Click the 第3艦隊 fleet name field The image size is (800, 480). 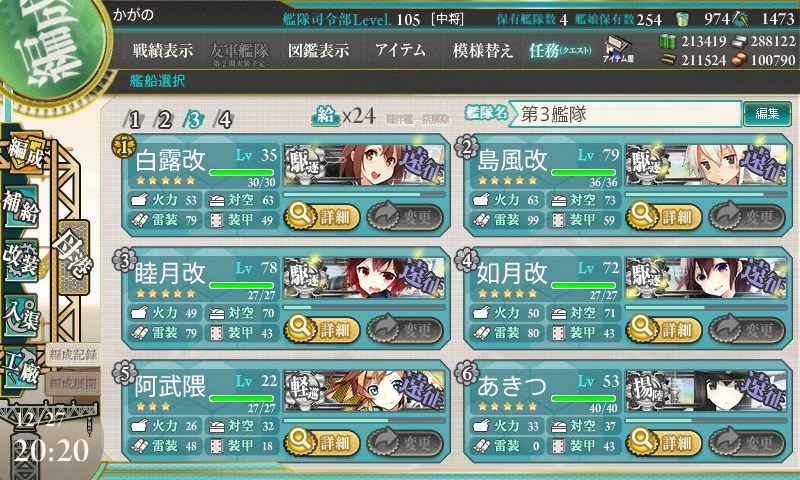point(627,114)
